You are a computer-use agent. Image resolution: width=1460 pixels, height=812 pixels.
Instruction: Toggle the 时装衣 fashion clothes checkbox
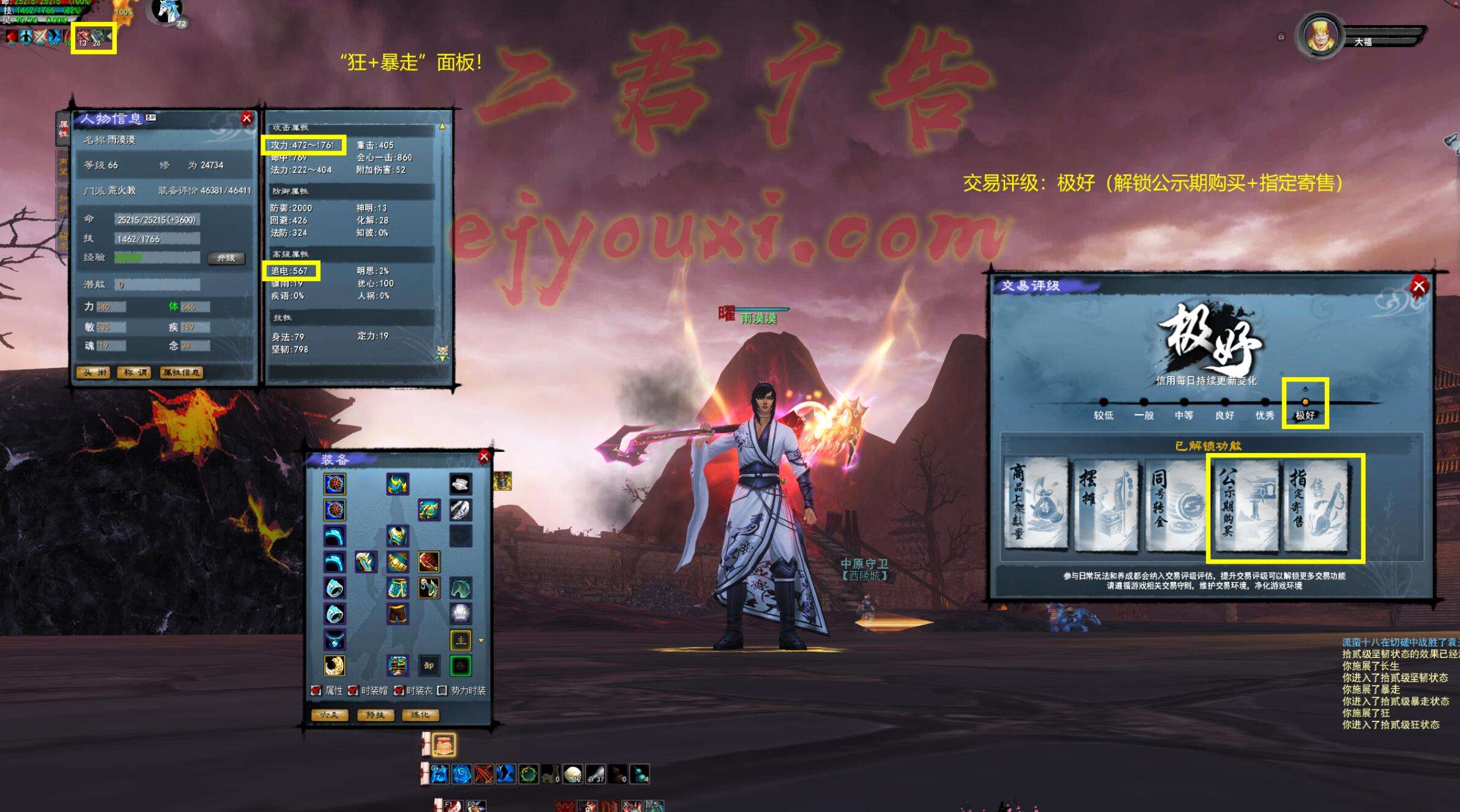[x=398, y=690]
